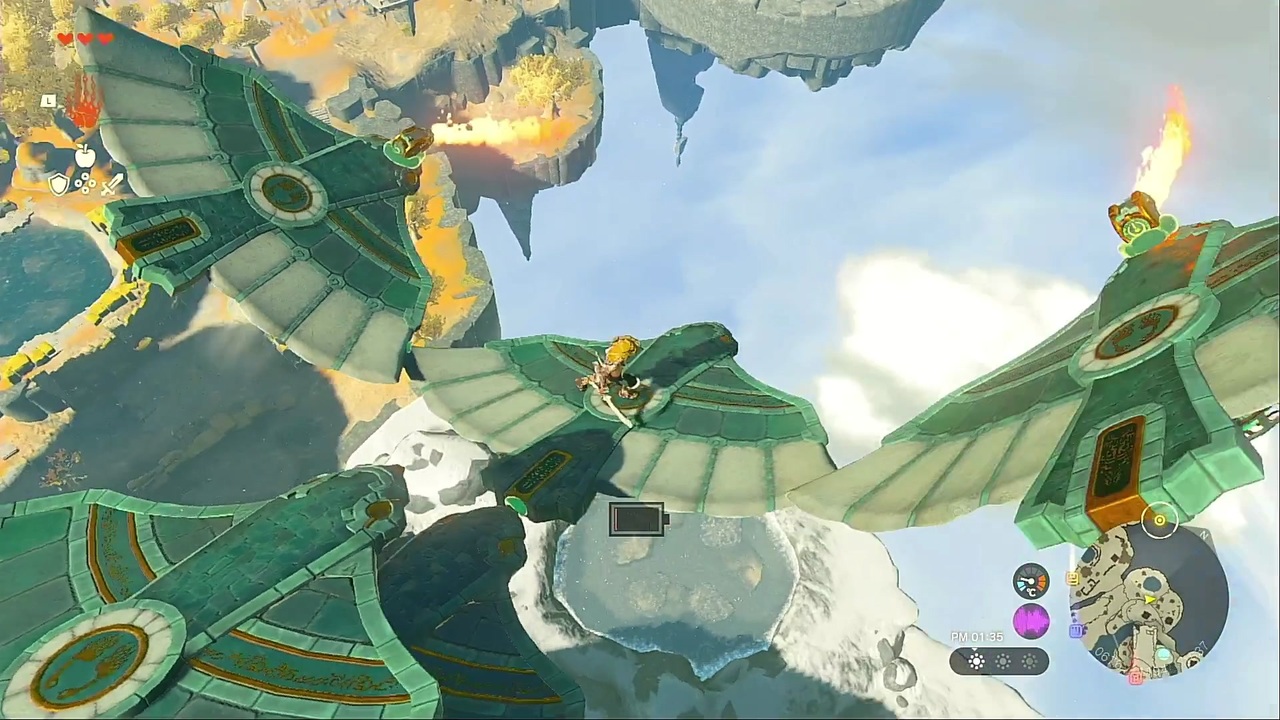Select the cyan marker on the minimap
The width and height of the screenshot is (1280, 720).
pyautogui.click(x=1162, y=654)
